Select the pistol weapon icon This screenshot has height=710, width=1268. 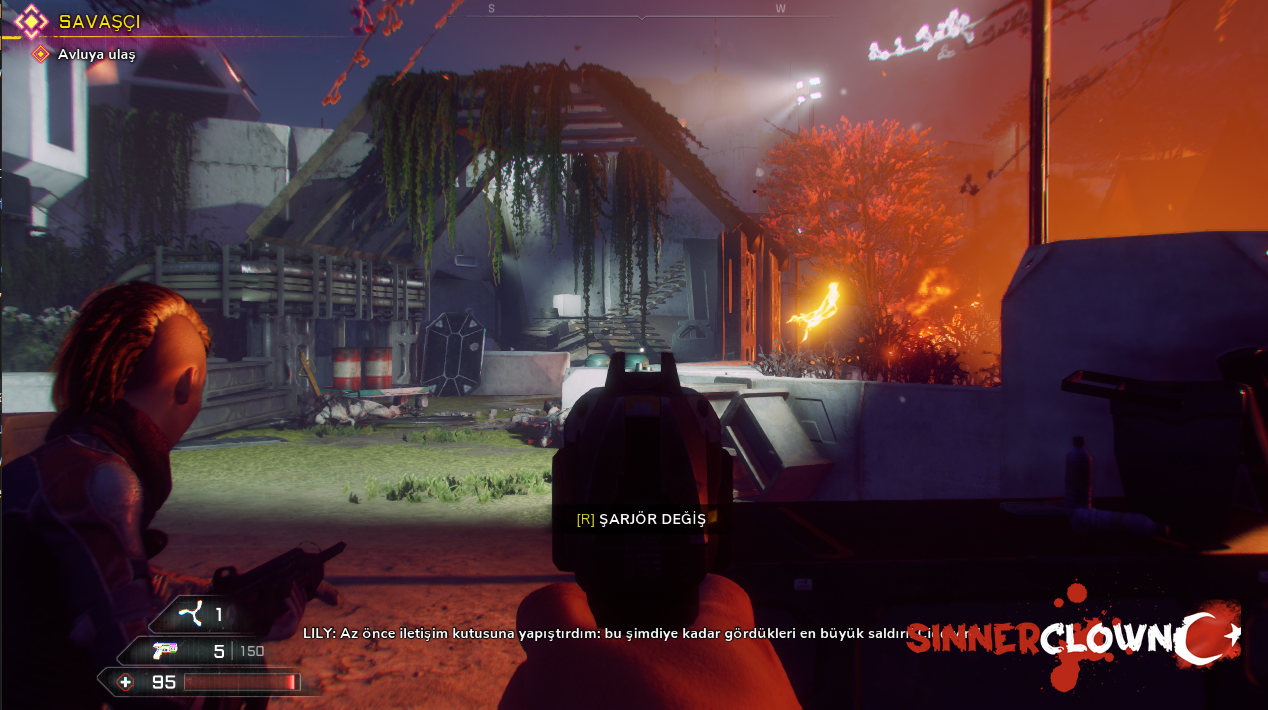[166, 651]
